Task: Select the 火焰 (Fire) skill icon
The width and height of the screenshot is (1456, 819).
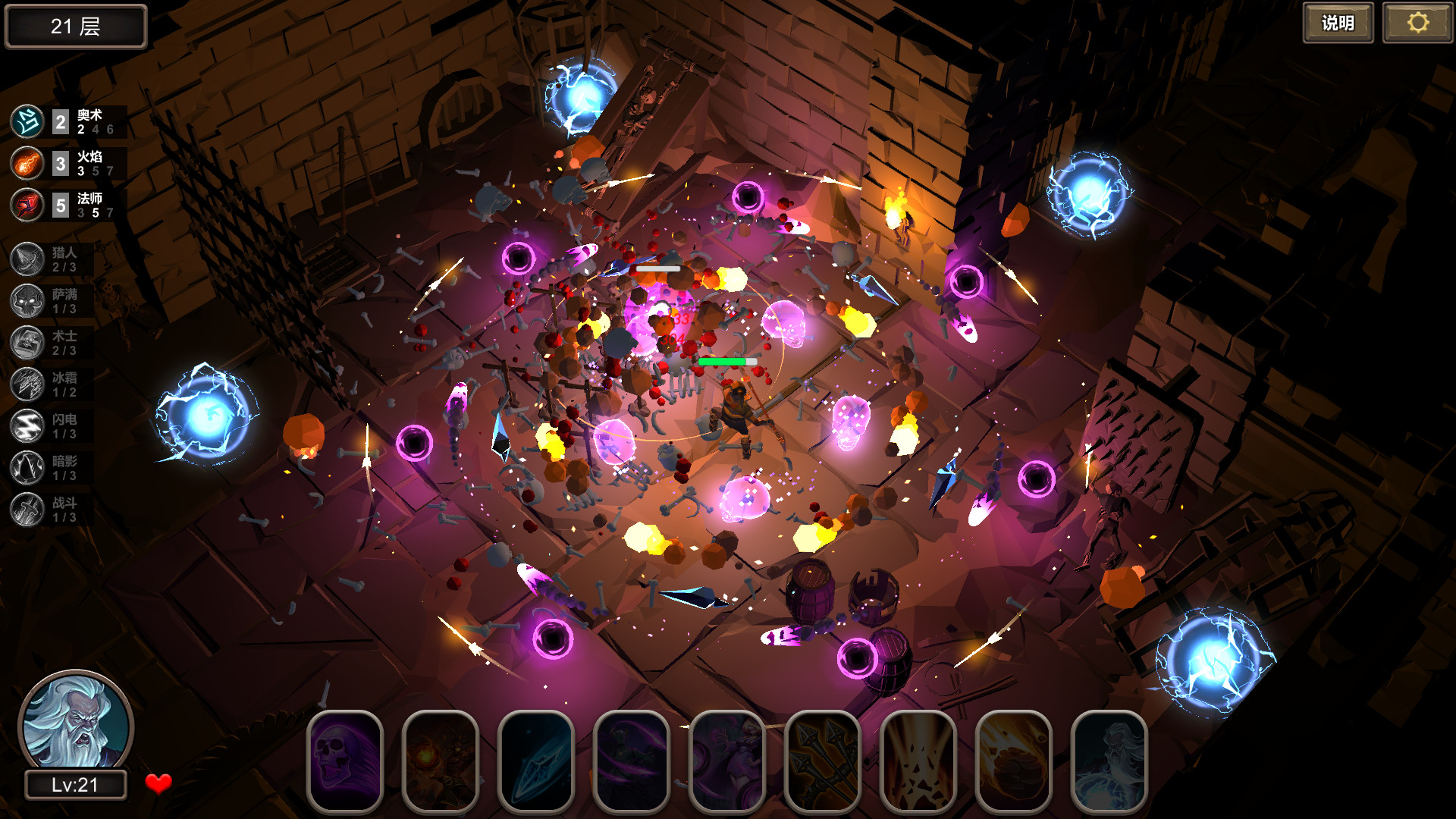Action: [27, 162]
